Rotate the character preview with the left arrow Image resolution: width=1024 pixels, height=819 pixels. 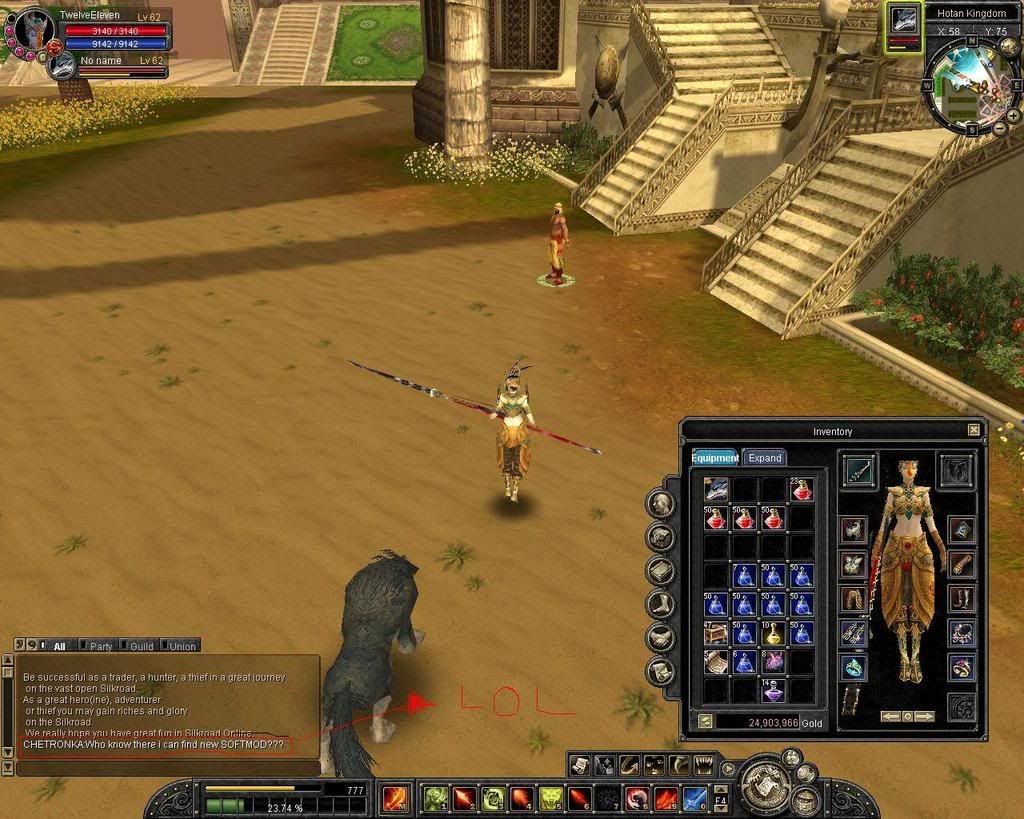tap(889, 716)
